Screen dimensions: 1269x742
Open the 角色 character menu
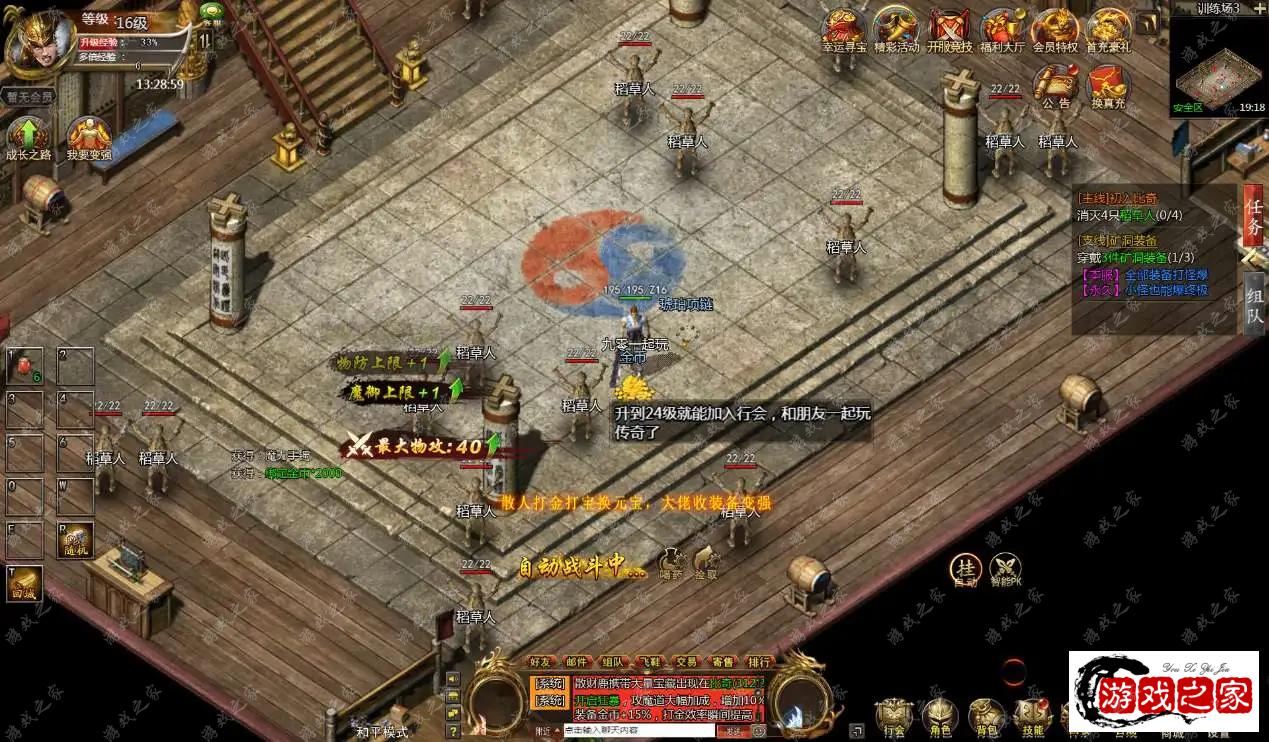[x=940, y=716]
